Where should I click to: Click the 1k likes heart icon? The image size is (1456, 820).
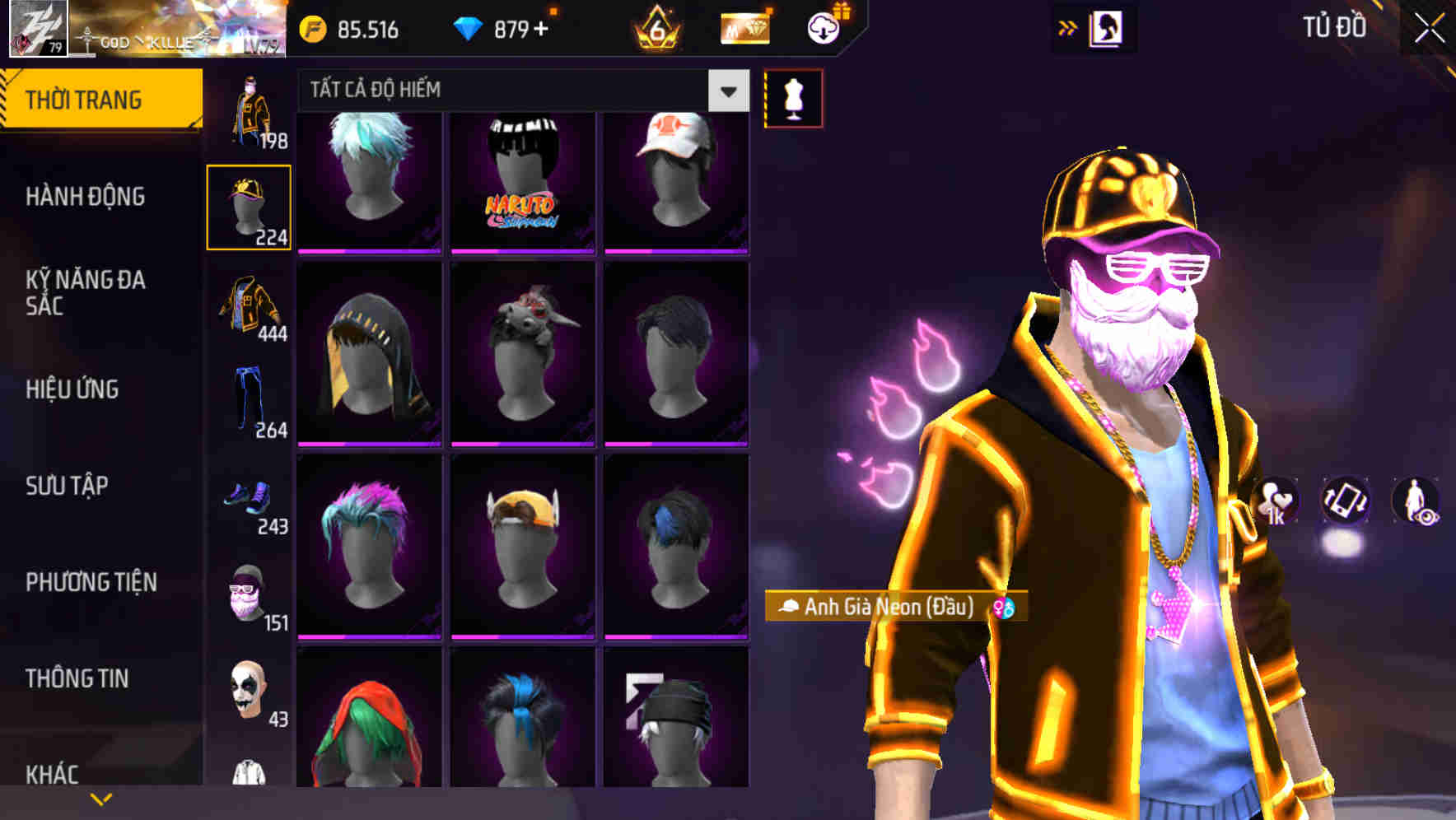point(1275,504)
